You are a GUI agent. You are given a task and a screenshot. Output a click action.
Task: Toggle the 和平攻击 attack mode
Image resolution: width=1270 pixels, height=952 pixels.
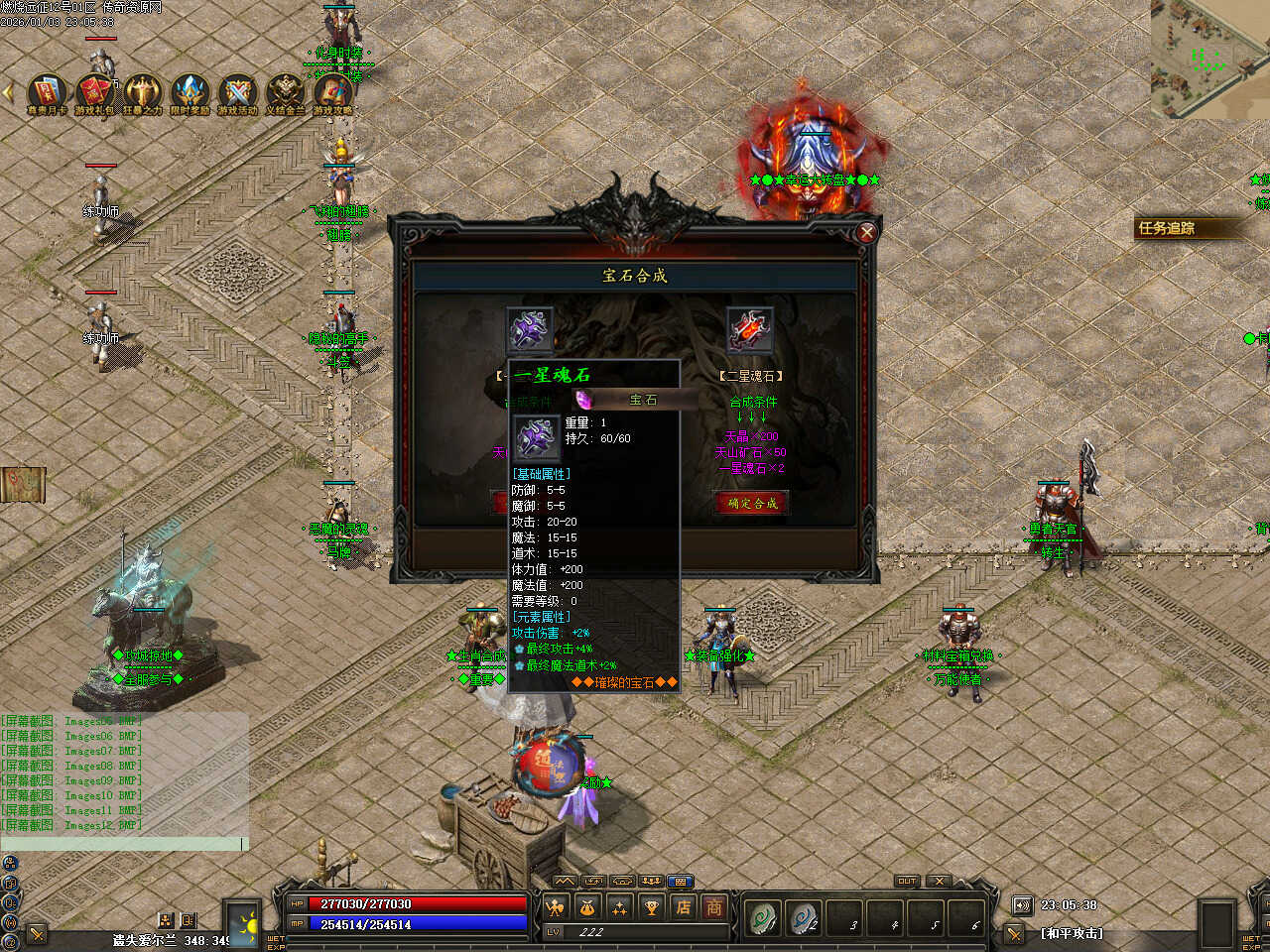point(1072,933)
